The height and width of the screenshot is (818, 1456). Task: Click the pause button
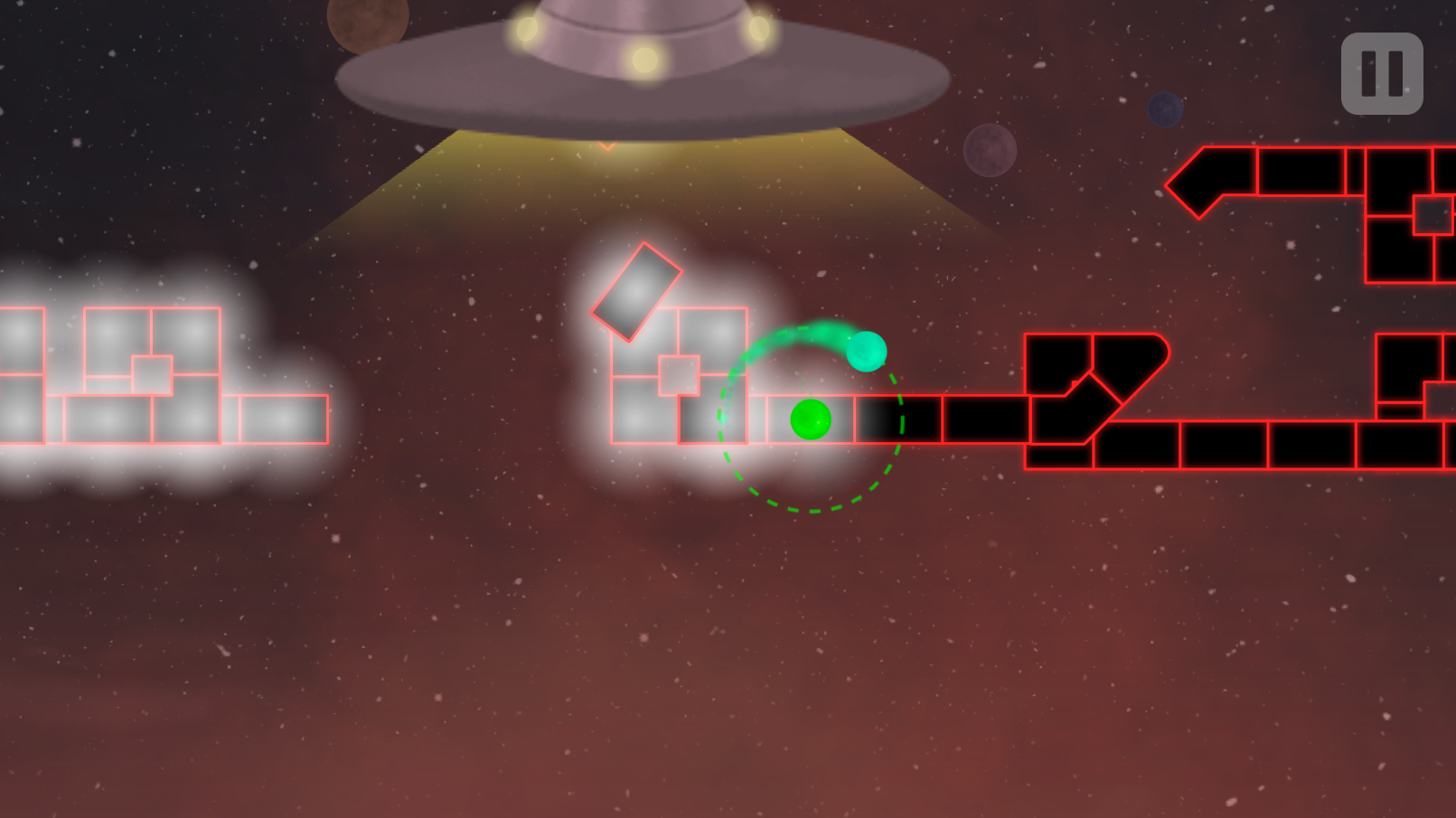pyautogui.click(x=1380, y=73)
